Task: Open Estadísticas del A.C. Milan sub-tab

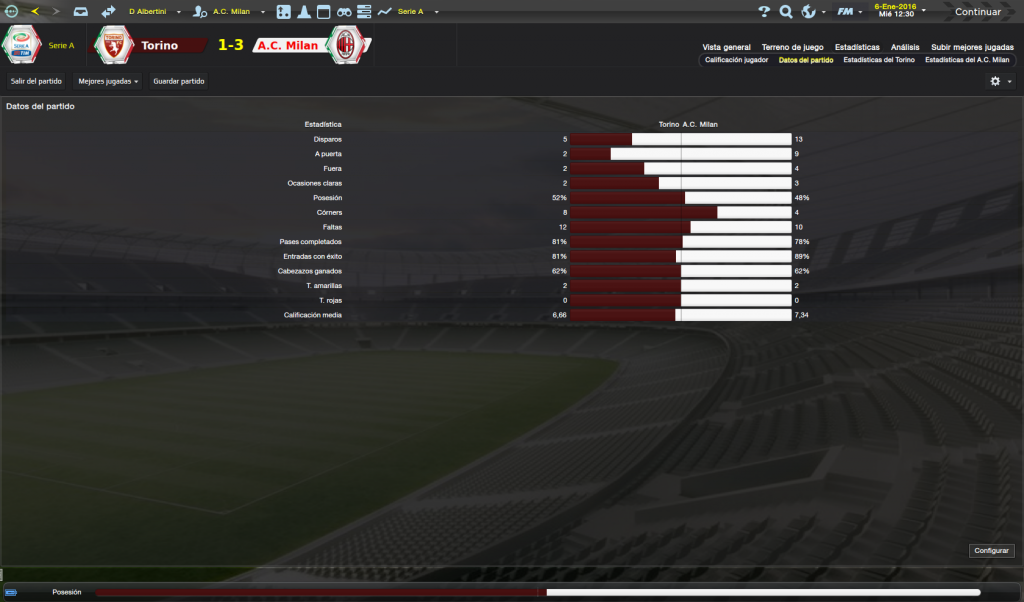Action: [967, 60]
